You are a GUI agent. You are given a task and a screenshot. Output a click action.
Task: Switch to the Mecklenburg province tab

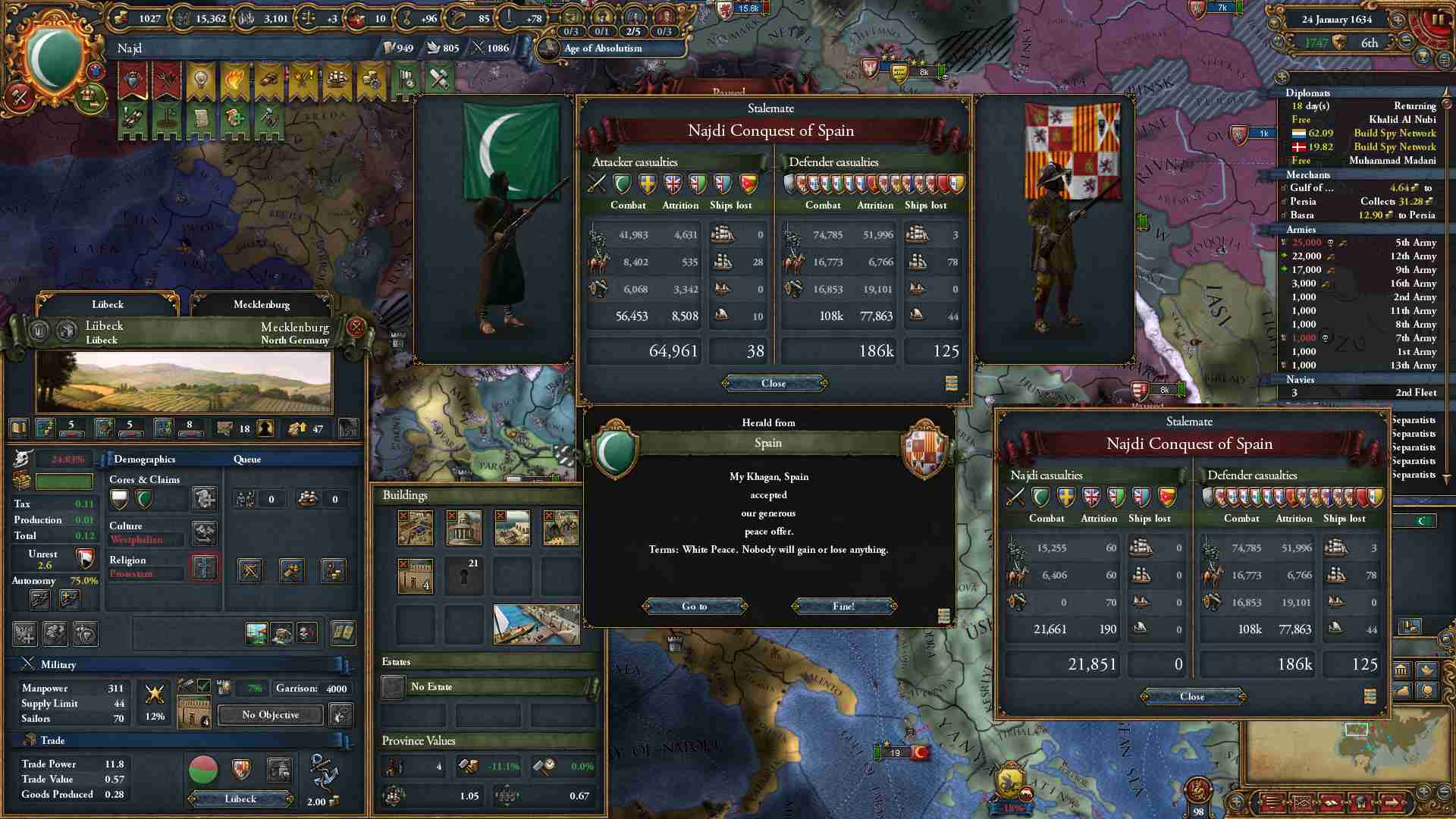(261, 304)
